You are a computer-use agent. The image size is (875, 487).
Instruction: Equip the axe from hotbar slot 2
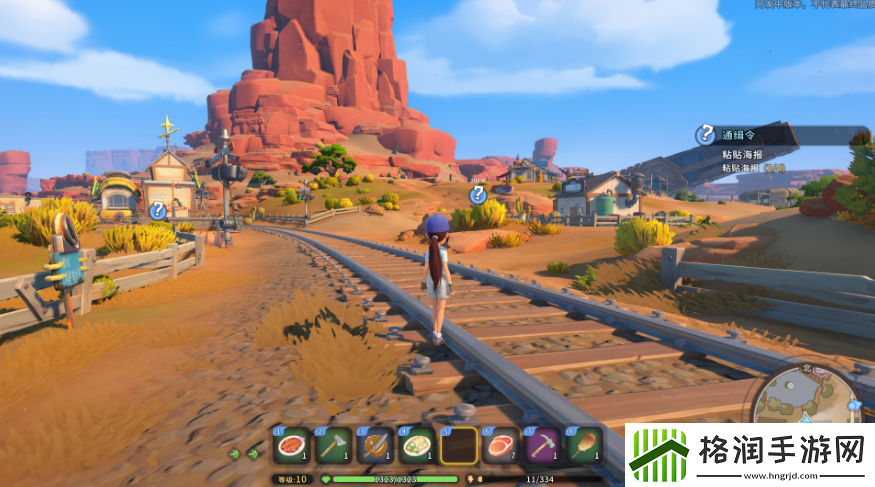[333, 445]
